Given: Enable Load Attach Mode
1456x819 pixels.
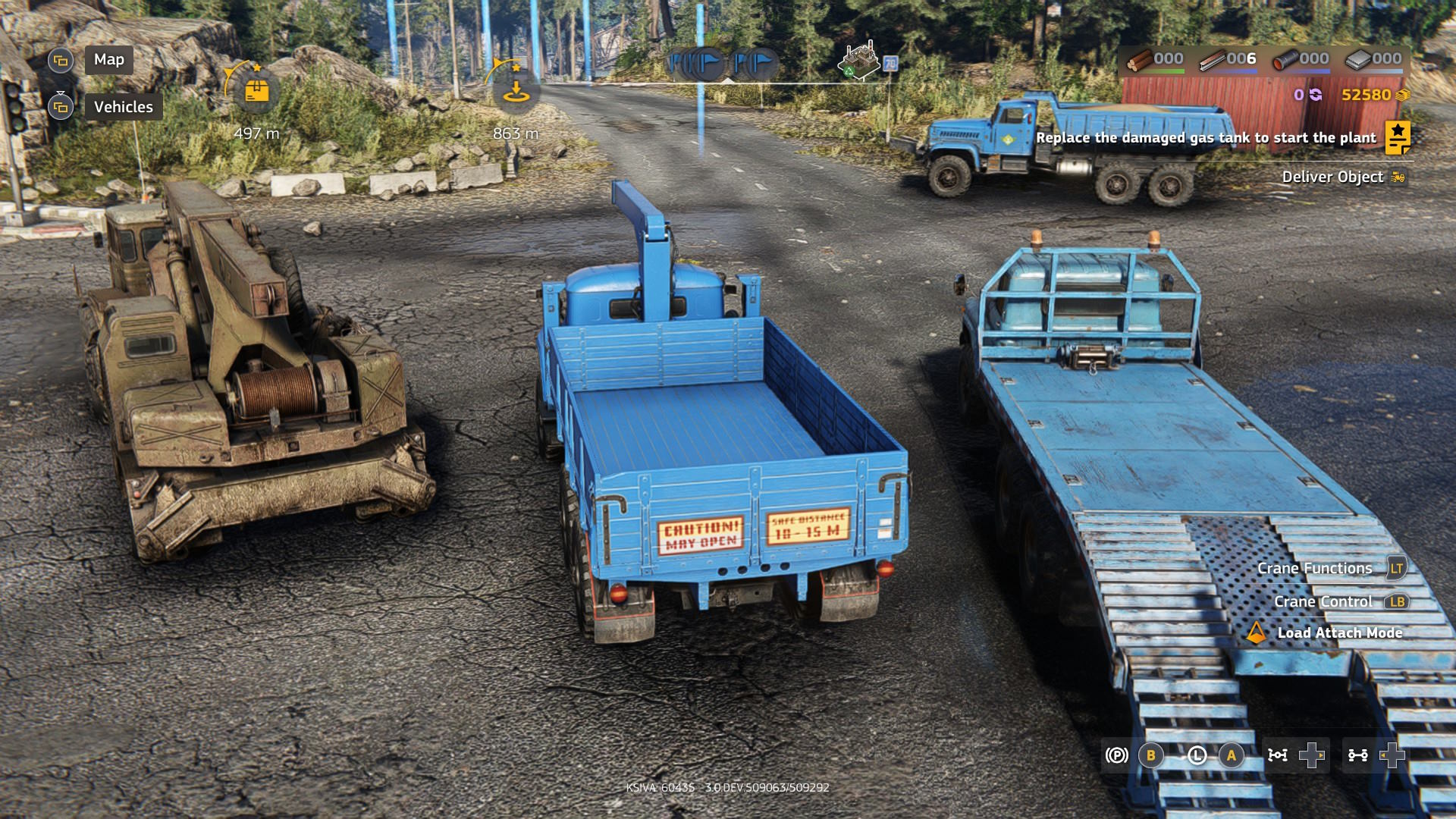Looking at the screenshot, I should [1339, 632].
